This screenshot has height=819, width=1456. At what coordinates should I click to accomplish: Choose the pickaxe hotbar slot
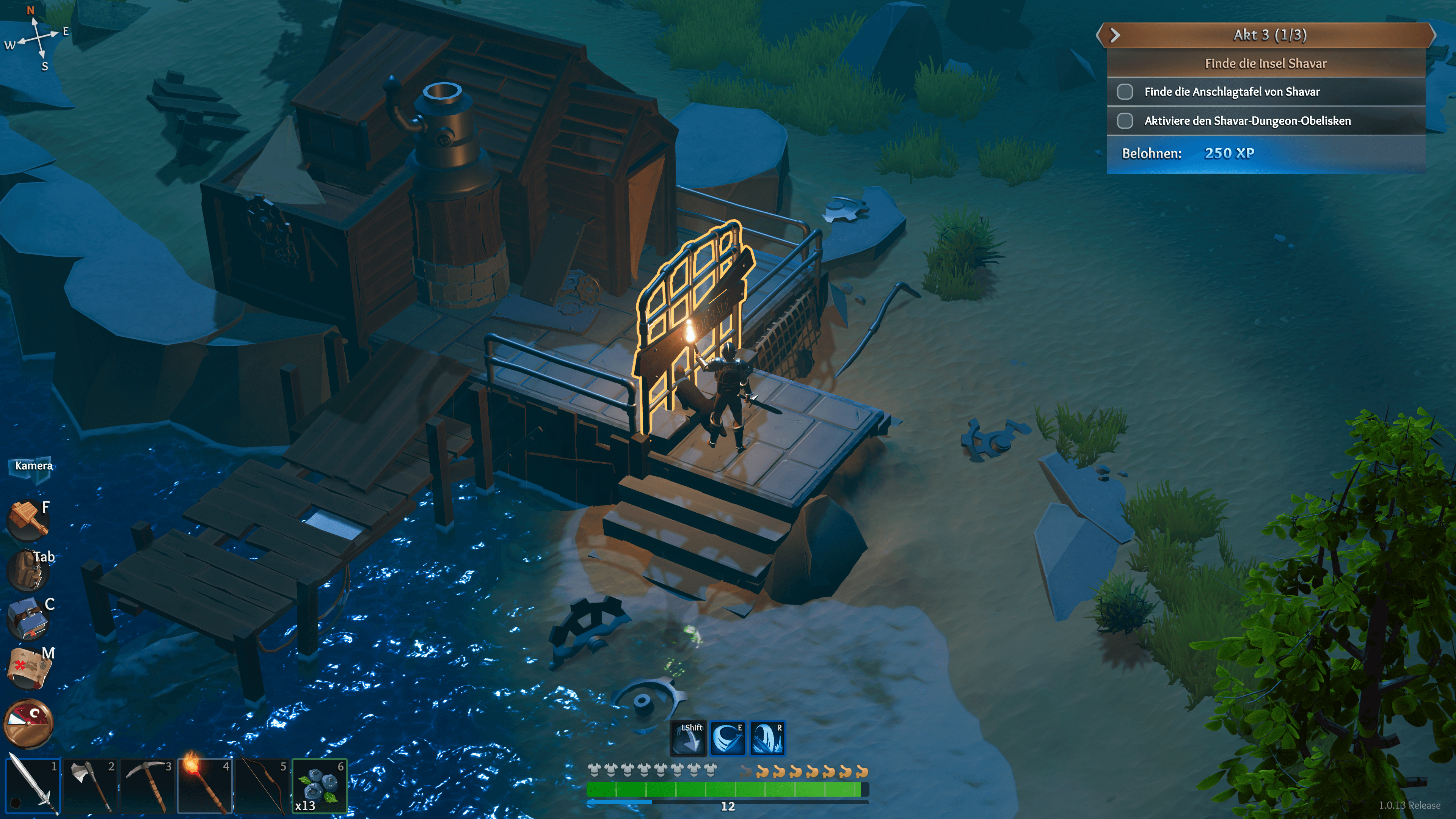coord(147,786)
